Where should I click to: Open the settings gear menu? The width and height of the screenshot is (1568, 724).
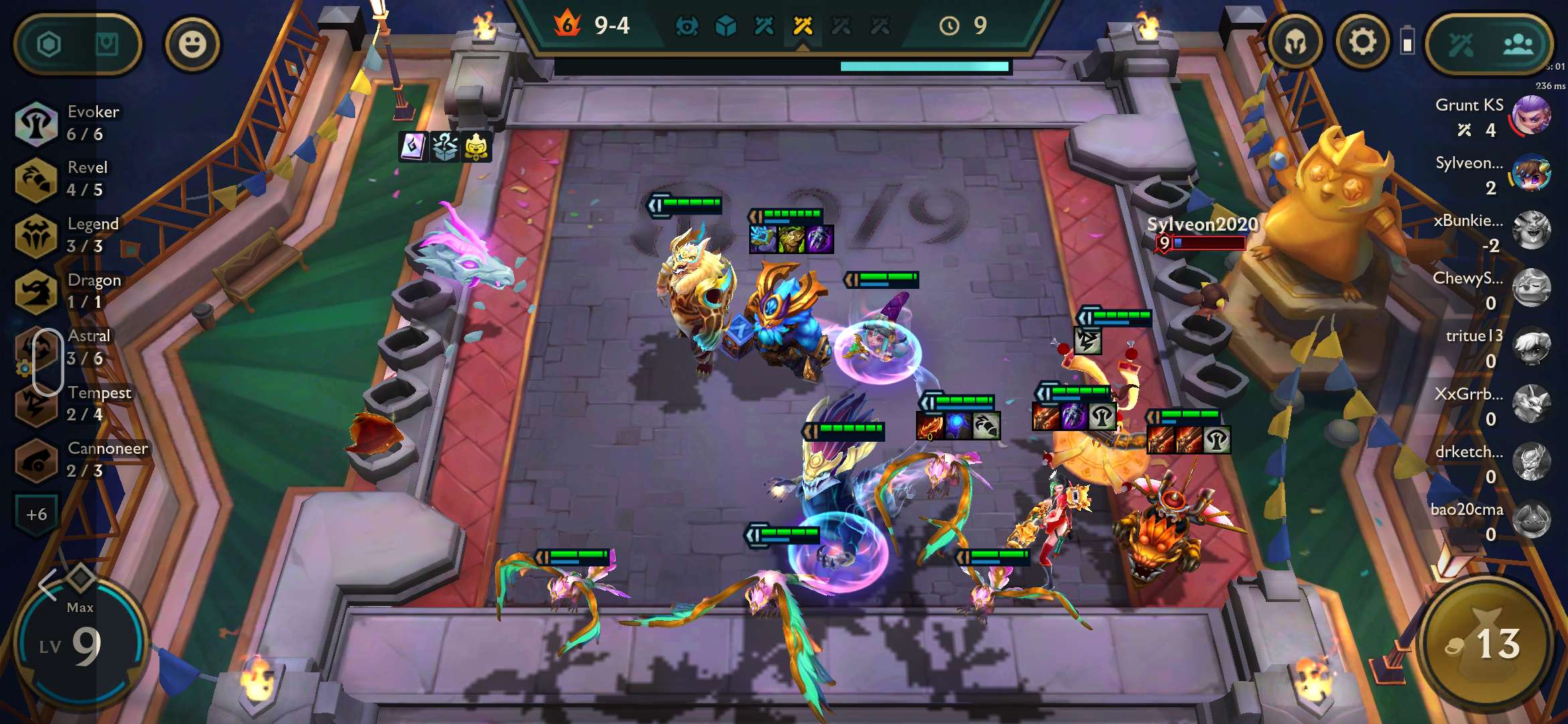[1362, 43]
